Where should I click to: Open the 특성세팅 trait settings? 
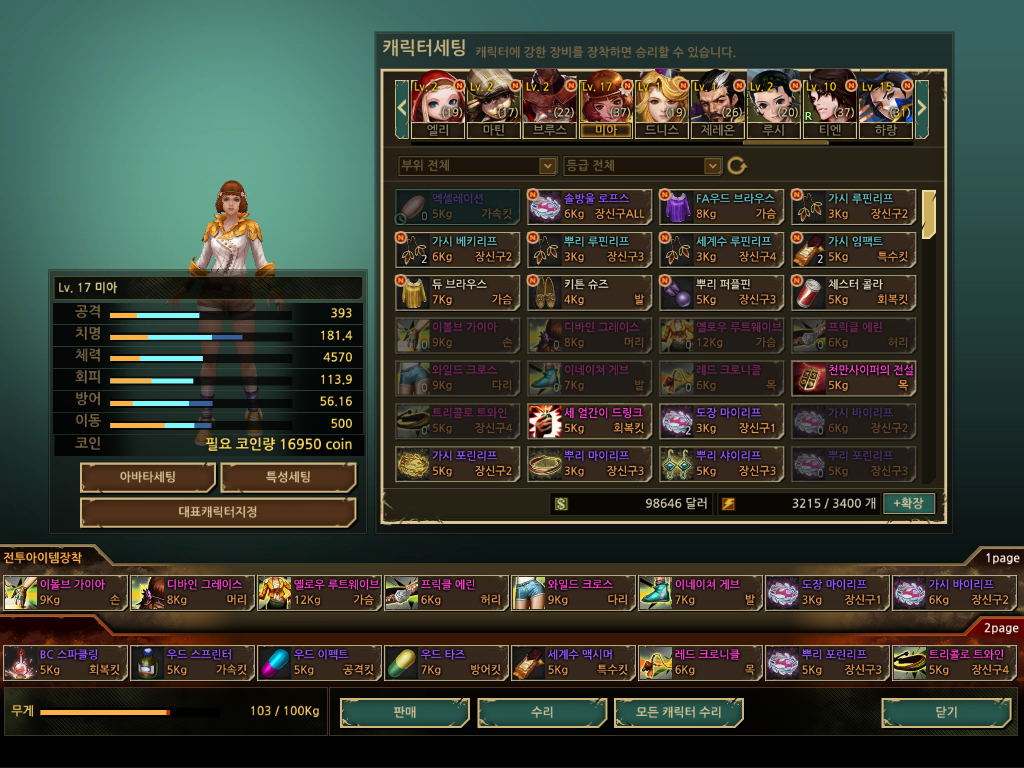288,477
